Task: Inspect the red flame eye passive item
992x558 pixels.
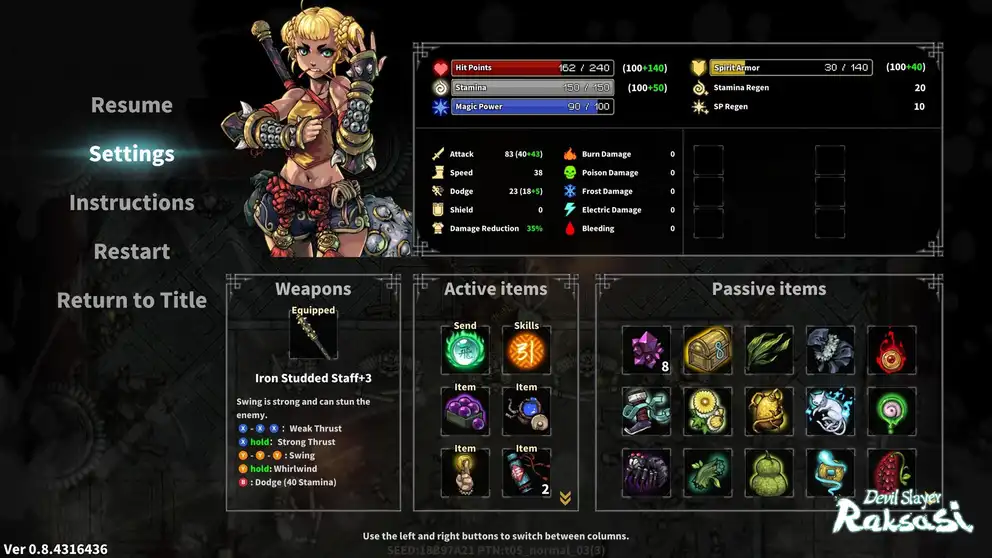Action: point(891,350)
